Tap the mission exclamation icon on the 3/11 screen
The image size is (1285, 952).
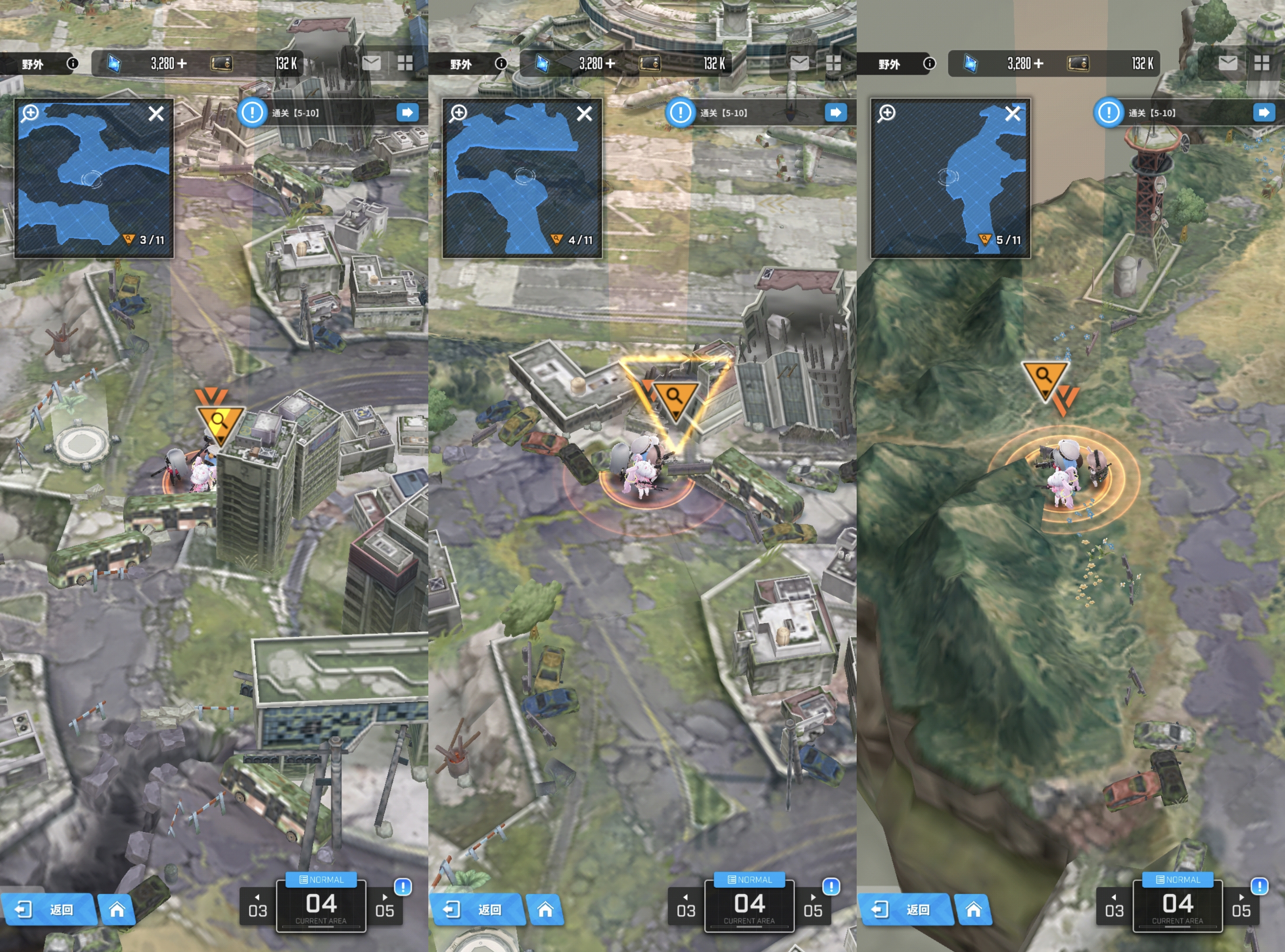click(x=252, y=112)
